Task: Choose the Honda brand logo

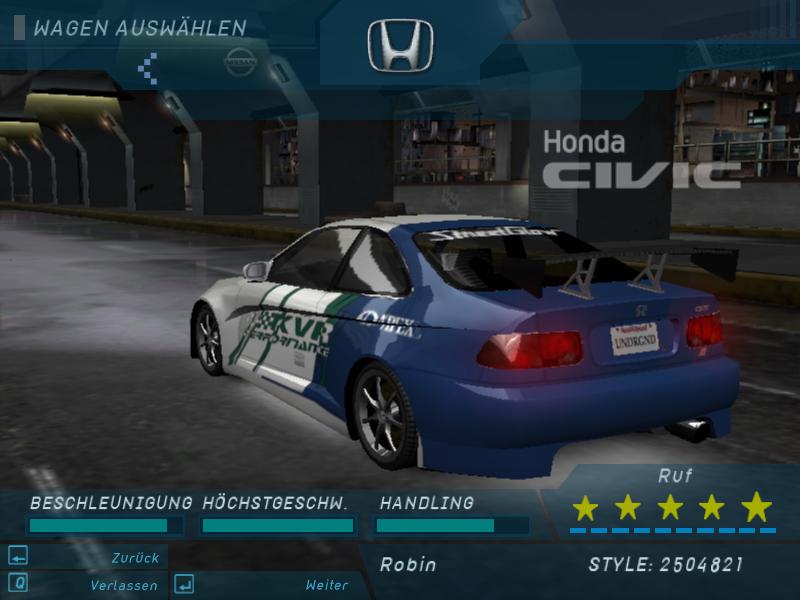Action: click(x=400, y=46)
